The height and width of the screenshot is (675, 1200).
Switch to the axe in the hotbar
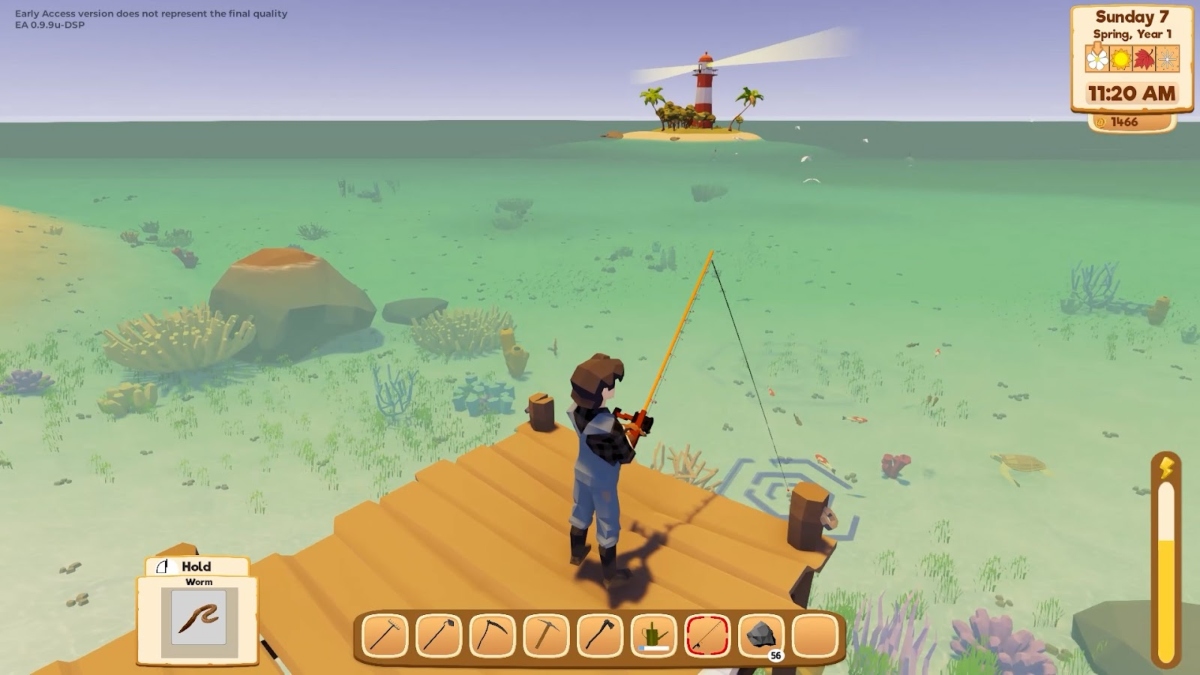(600, 636)
